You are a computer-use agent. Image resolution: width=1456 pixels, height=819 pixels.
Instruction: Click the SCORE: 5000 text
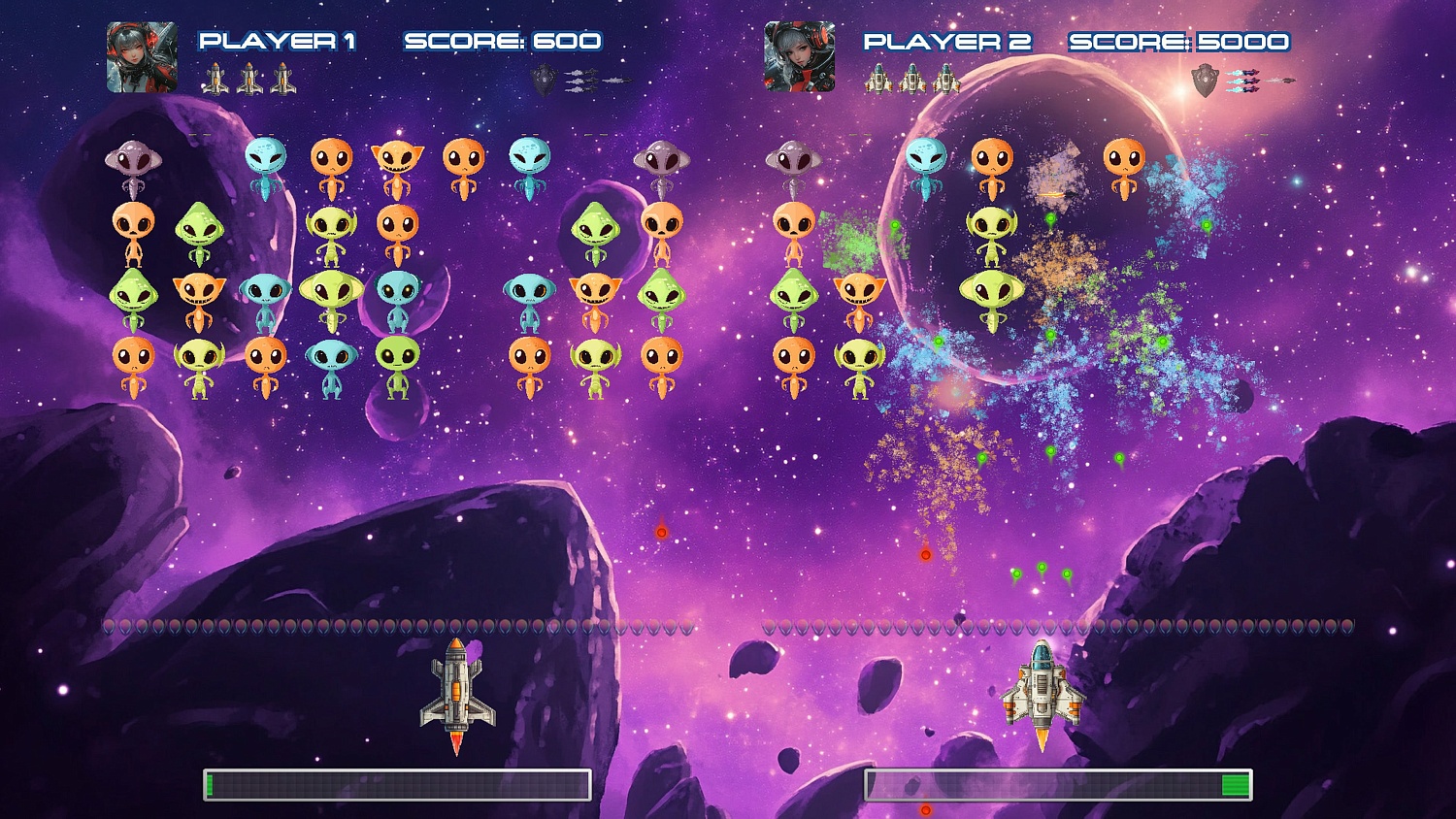tap(1177, 41)
